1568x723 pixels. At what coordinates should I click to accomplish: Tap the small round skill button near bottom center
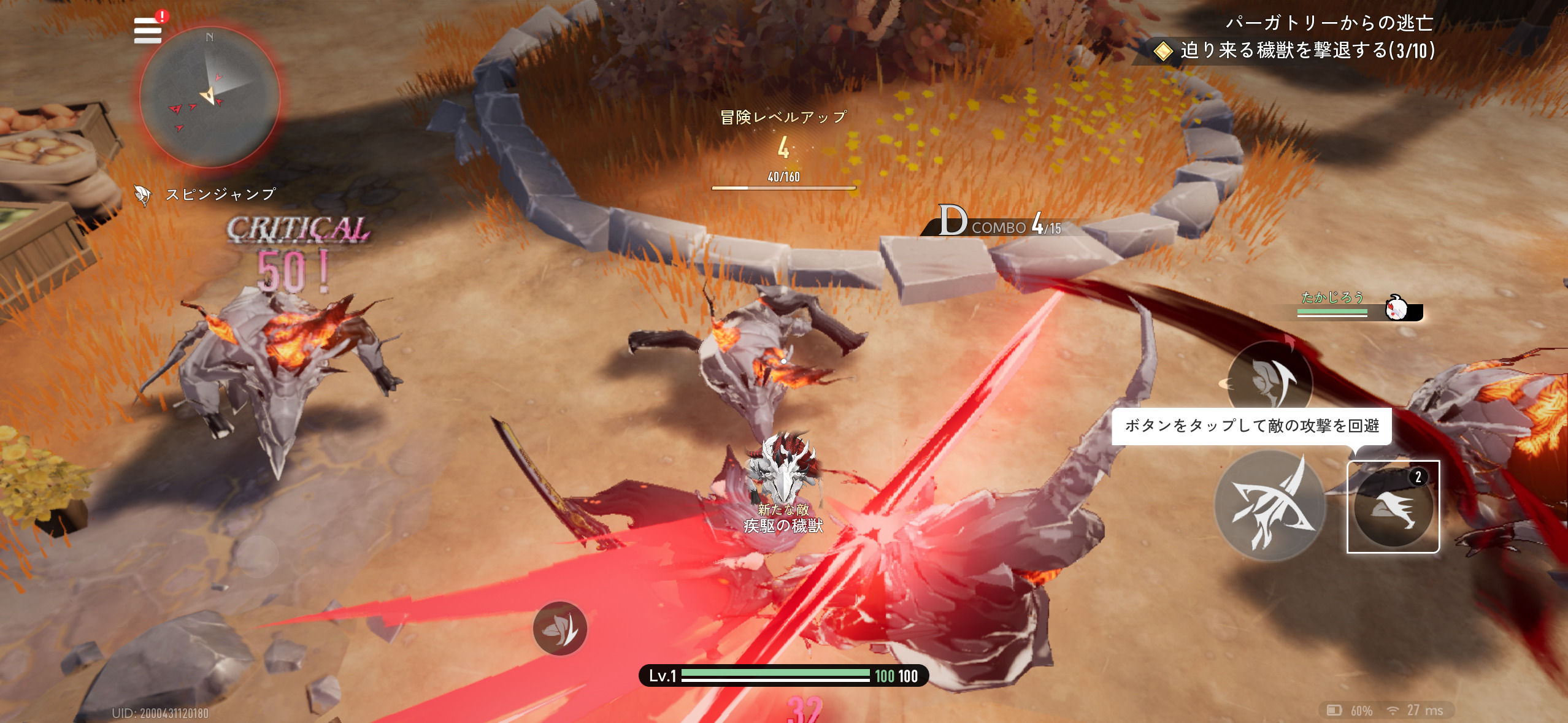[559, 629]
